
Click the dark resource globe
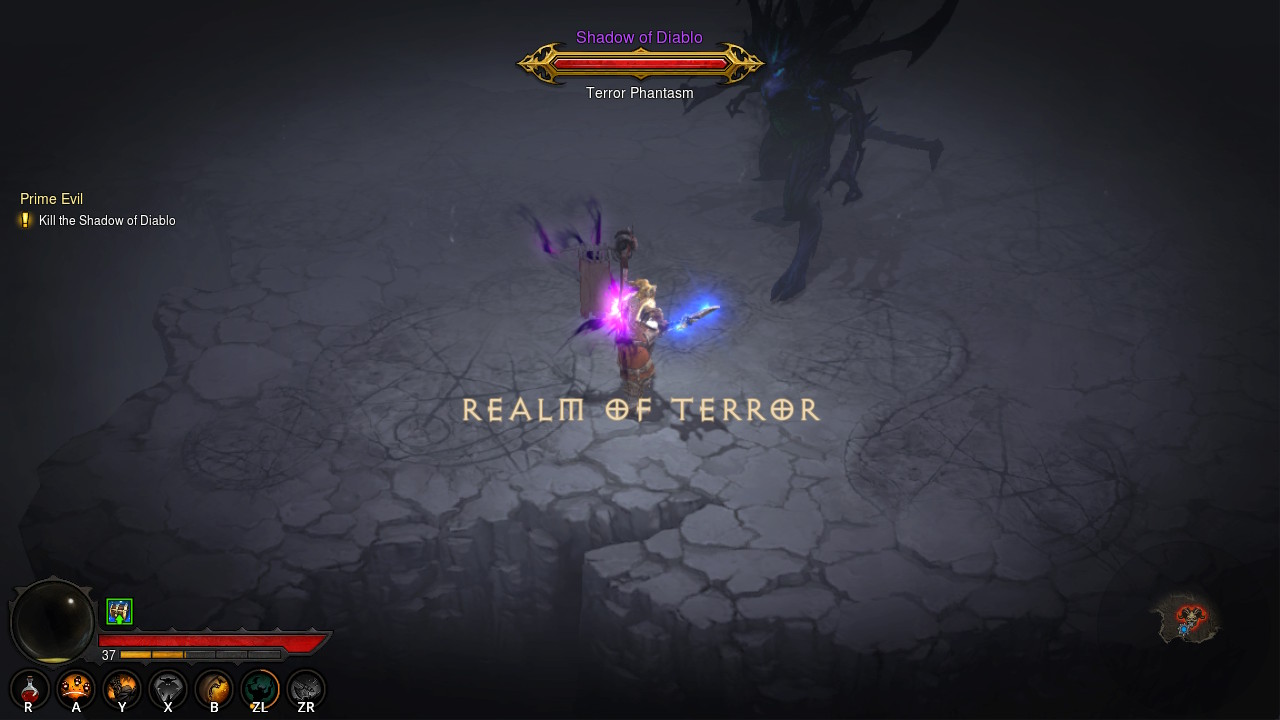52,621
